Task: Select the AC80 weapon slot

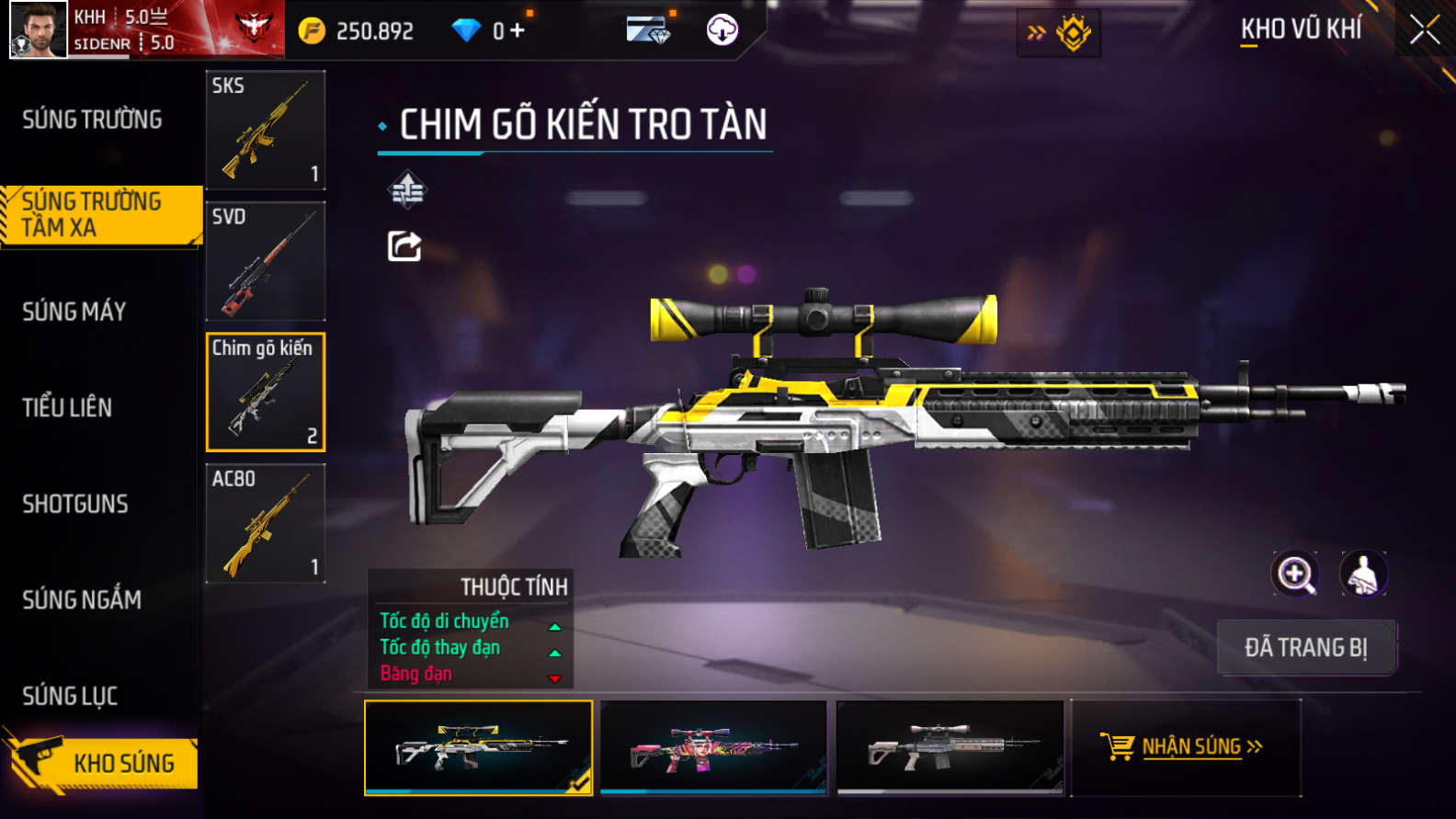Action: point(265,523)
